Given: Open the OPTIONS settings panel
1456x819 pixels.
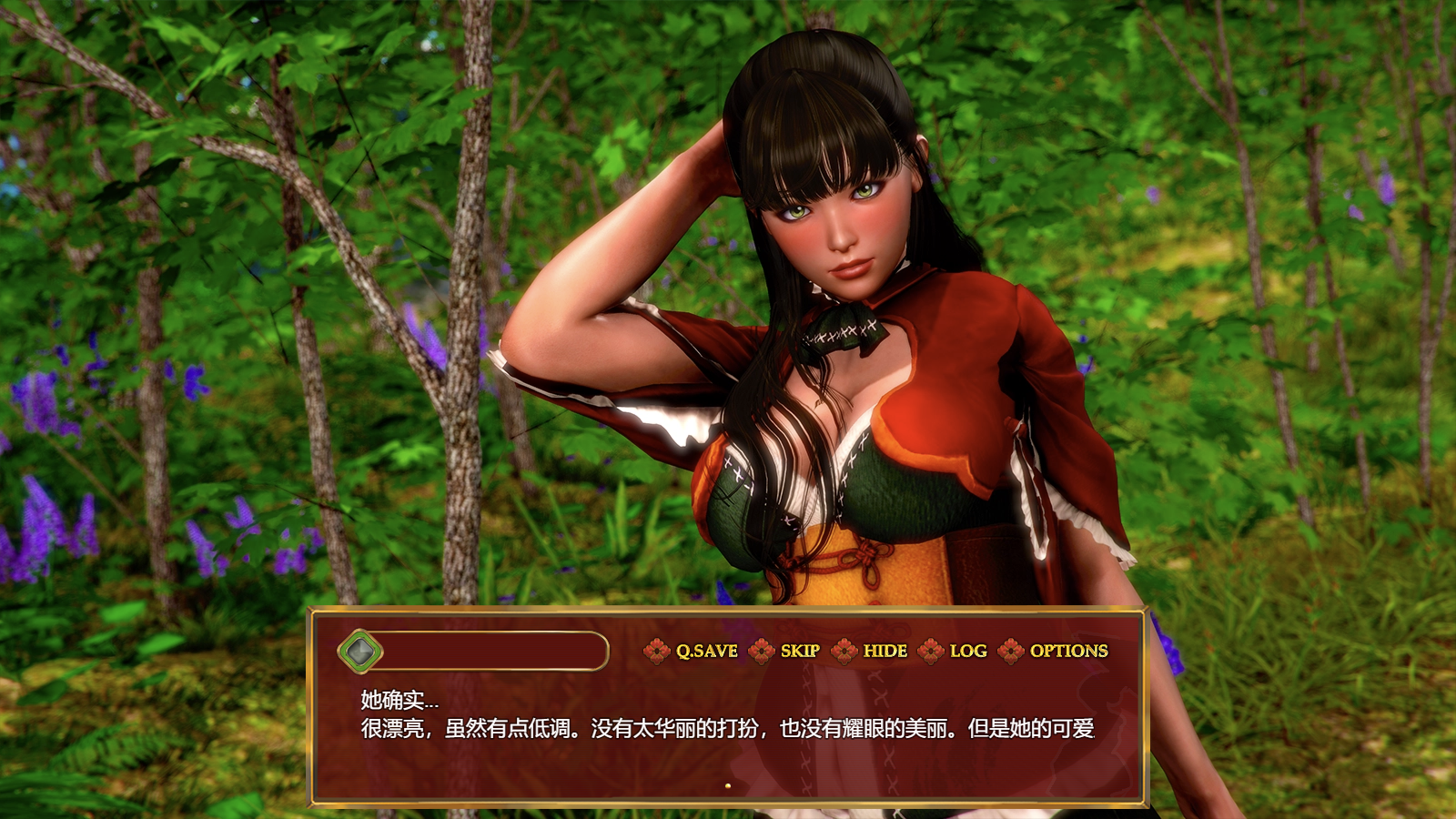Looking at the screenshot, I should click(1067, 652).
